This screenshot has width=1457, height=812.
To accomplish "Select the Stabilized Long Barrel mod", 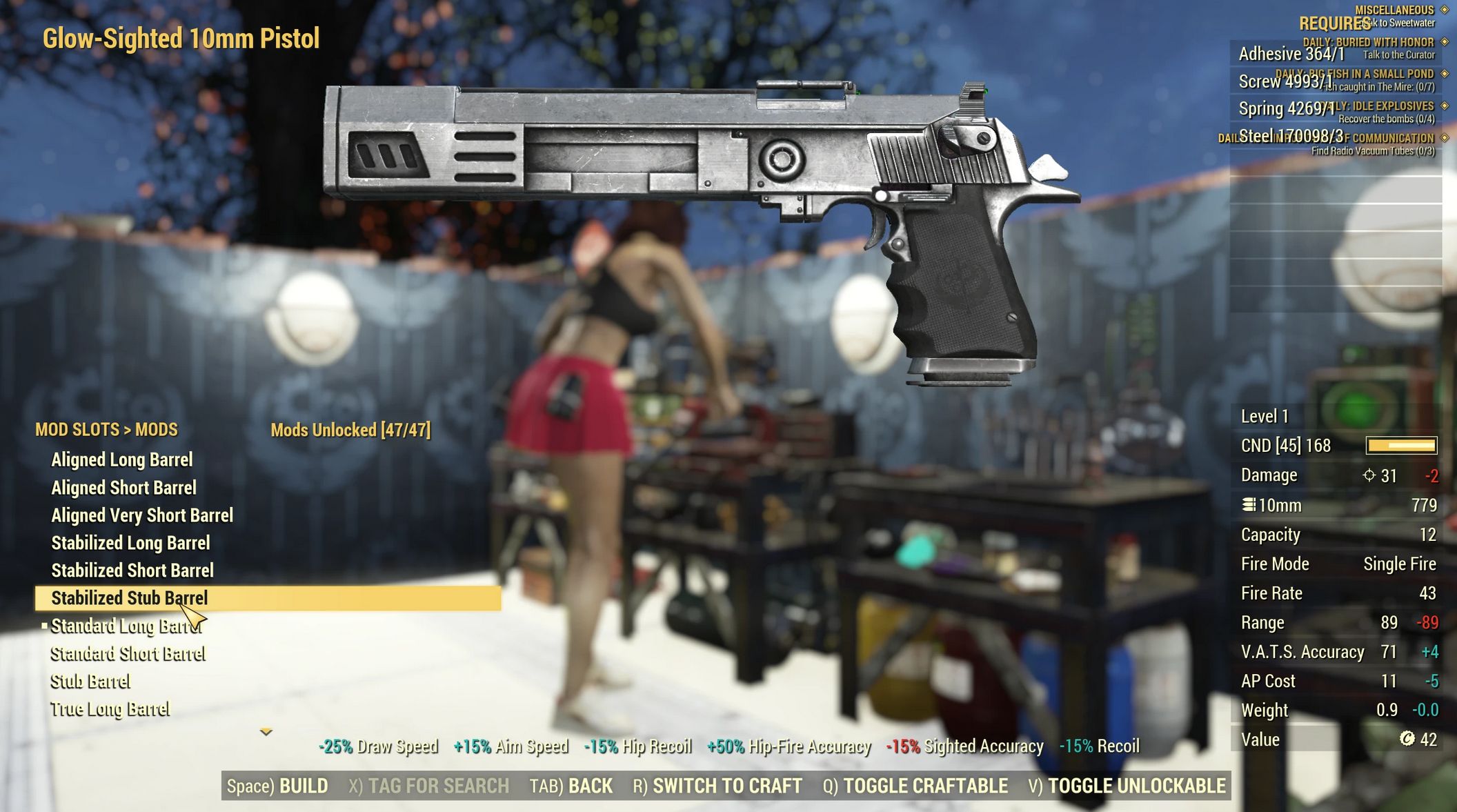I will tap(130, 543).
